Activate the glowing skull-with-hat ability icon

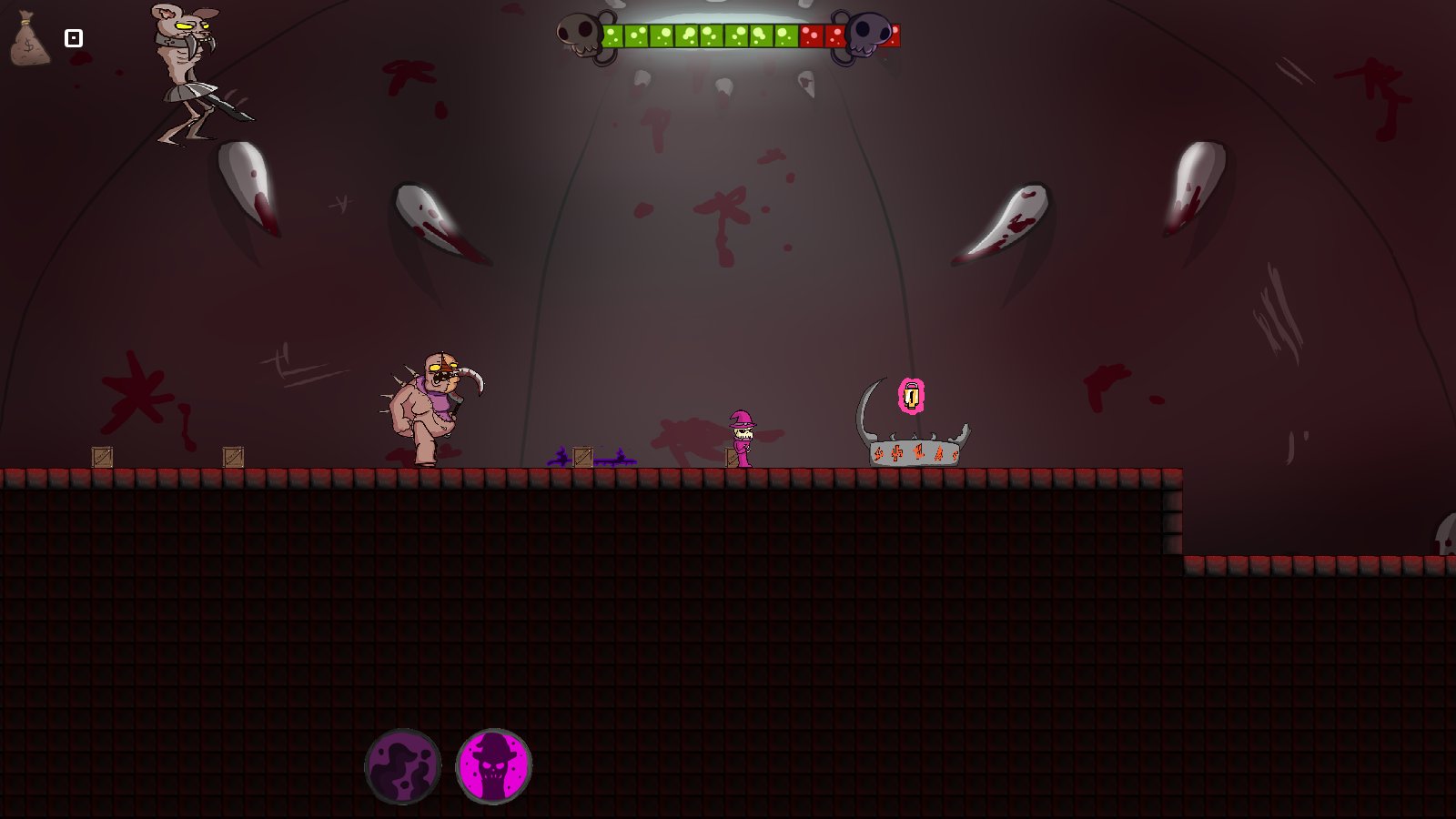coord(492,768)
